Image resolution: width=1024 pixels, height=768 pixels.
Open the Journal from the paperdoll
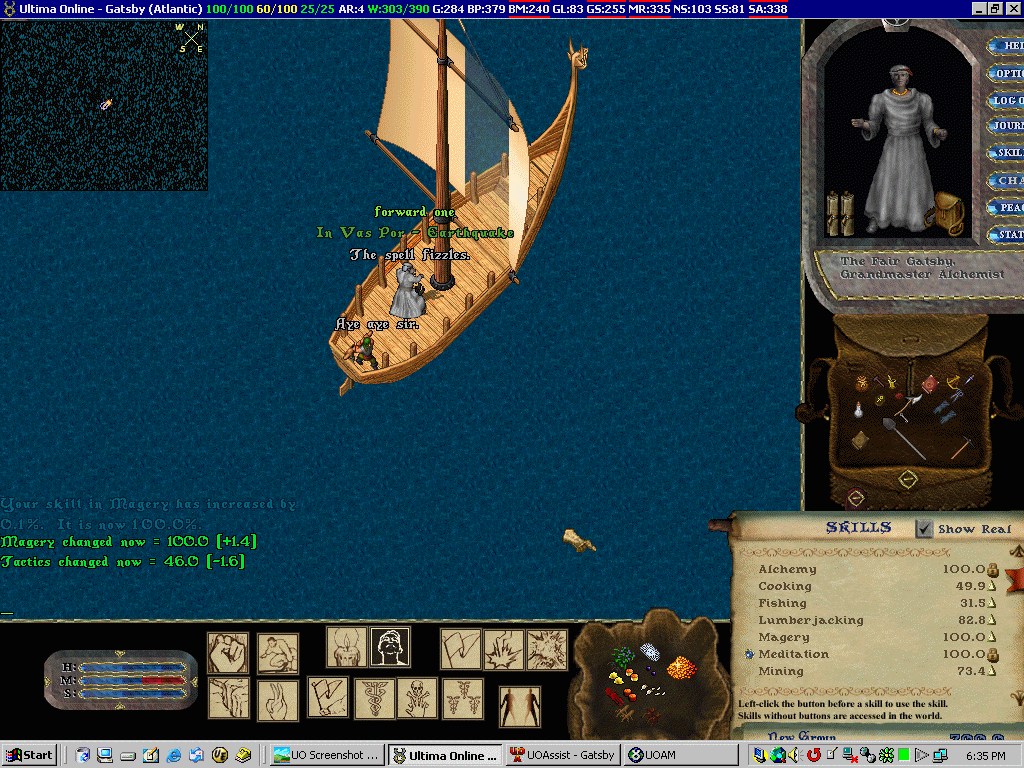tap(1006, 127)
